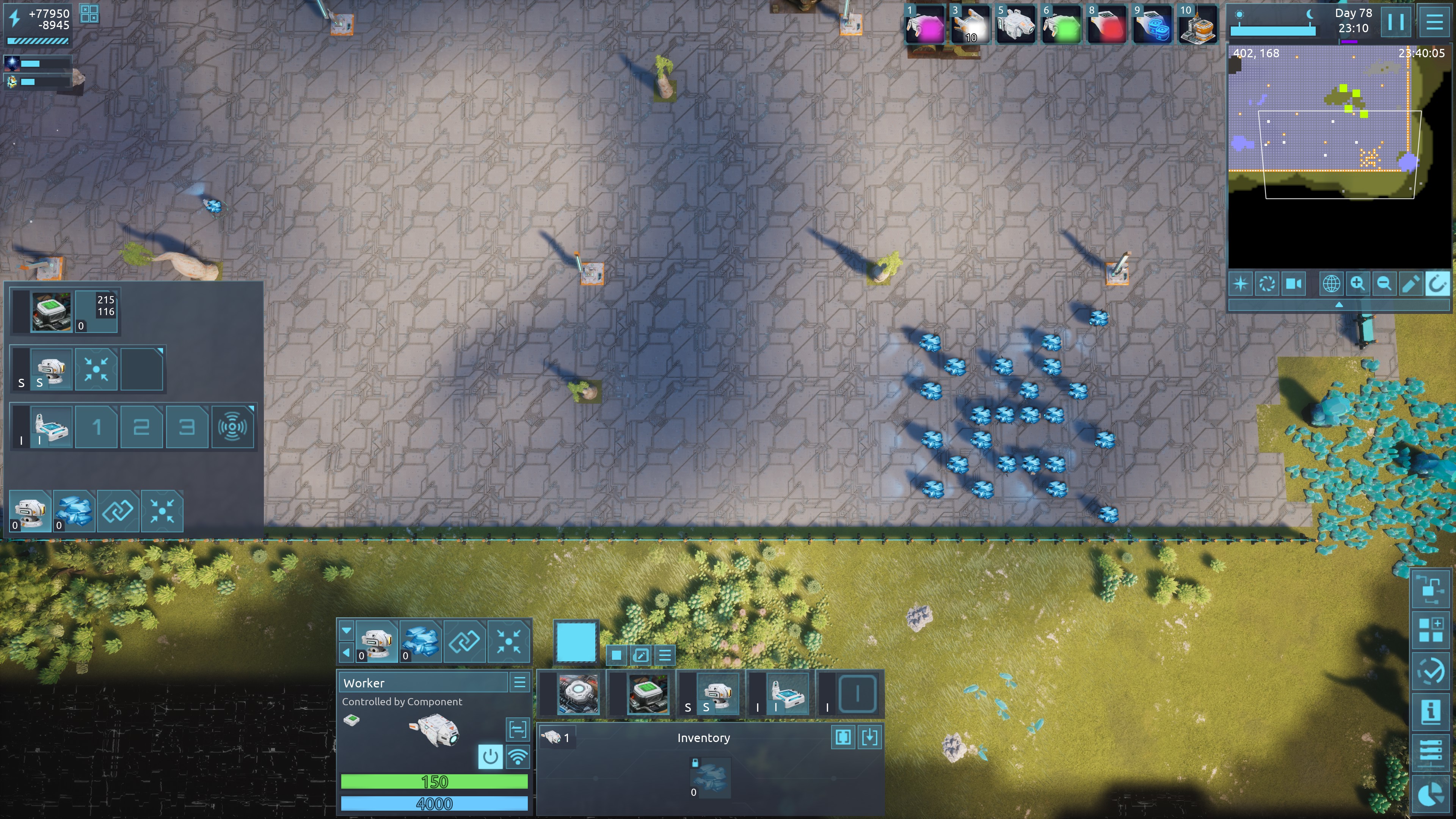The image size is (1456, 819).
Task: Open the pie chart statistics button
Action: (x=1431, y=794)
